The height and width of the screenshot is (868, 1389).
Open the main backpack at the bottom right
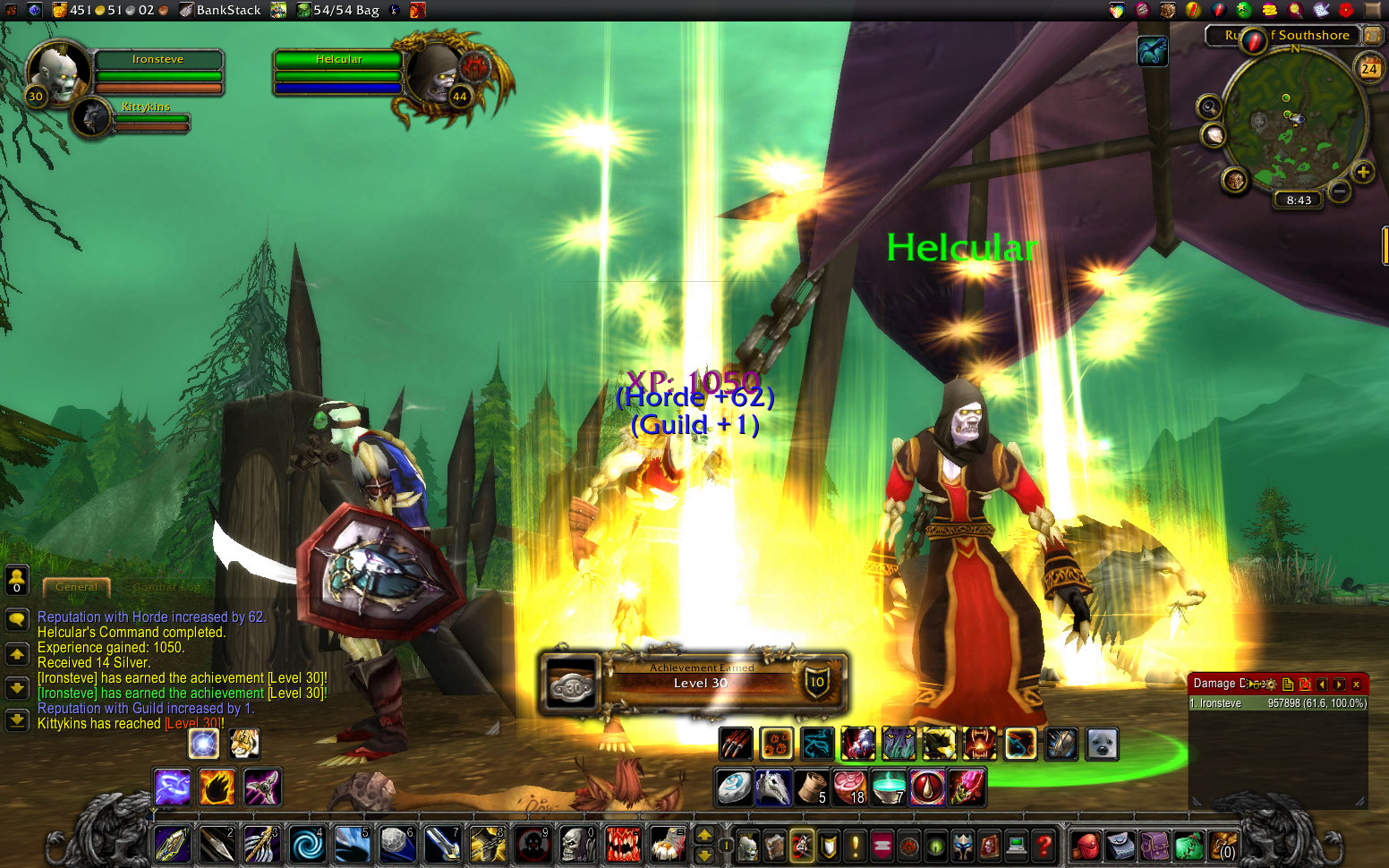click(x=1087, y=846)
